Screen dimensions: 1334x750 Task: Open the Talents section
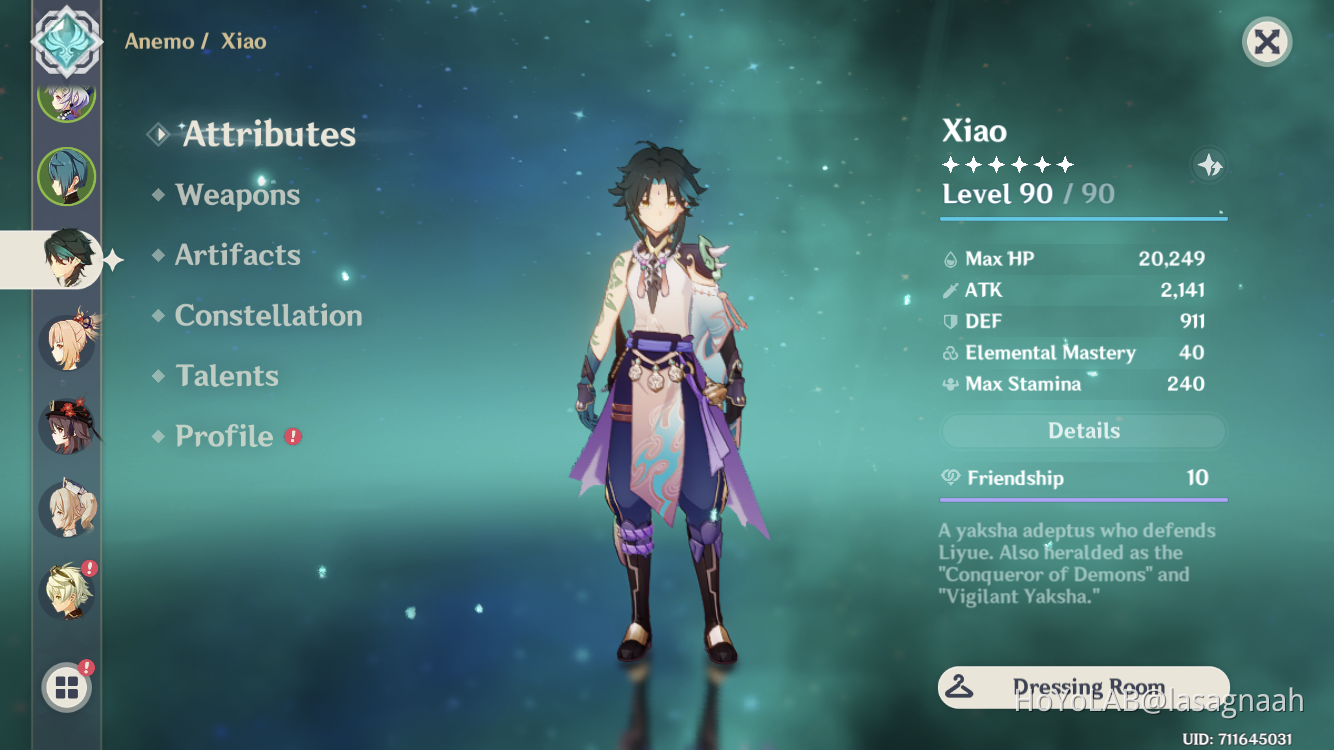tap(227, 375)
